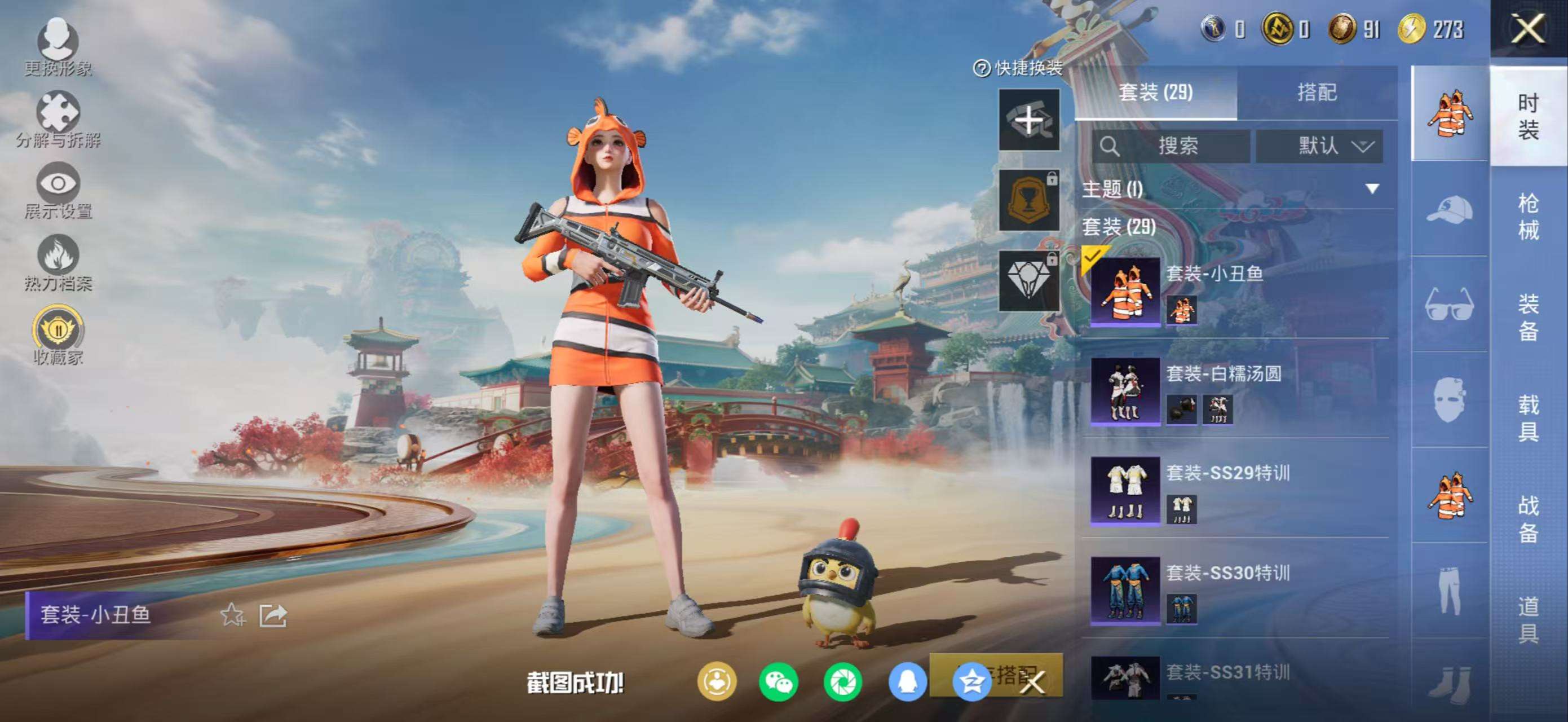Switch to the 搭配 tab

point(1317,93)
